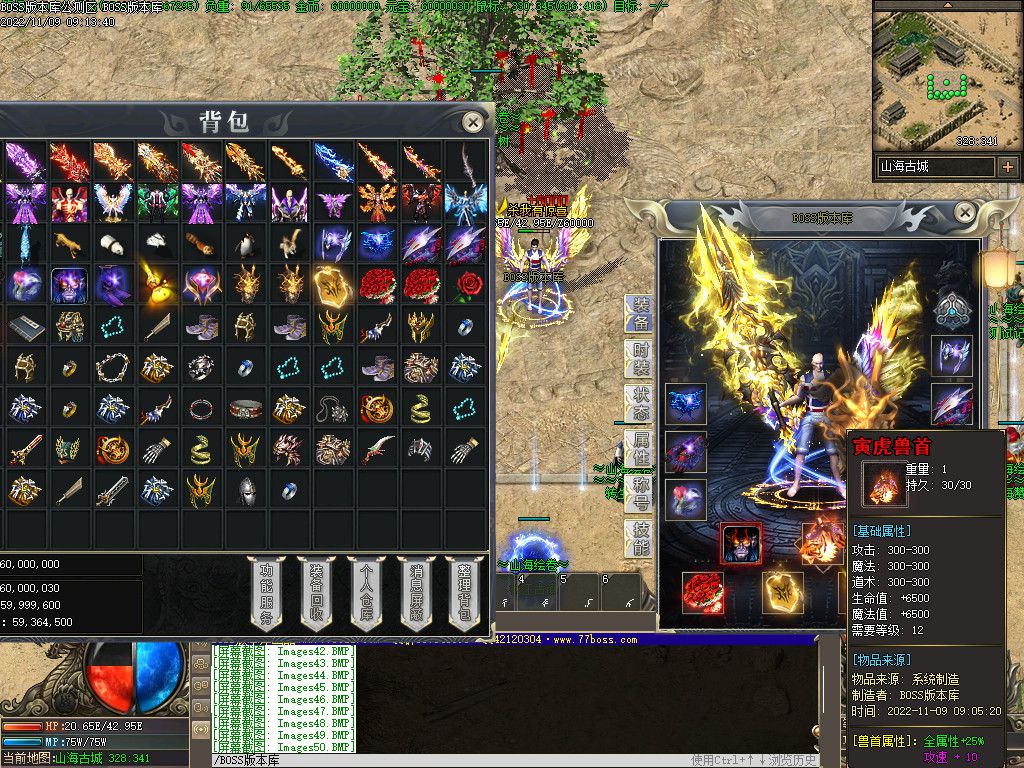This screenshot has height=768, width=1024.
Task: Close the BOSS版本库 character panel
Action: coord(965,212)
